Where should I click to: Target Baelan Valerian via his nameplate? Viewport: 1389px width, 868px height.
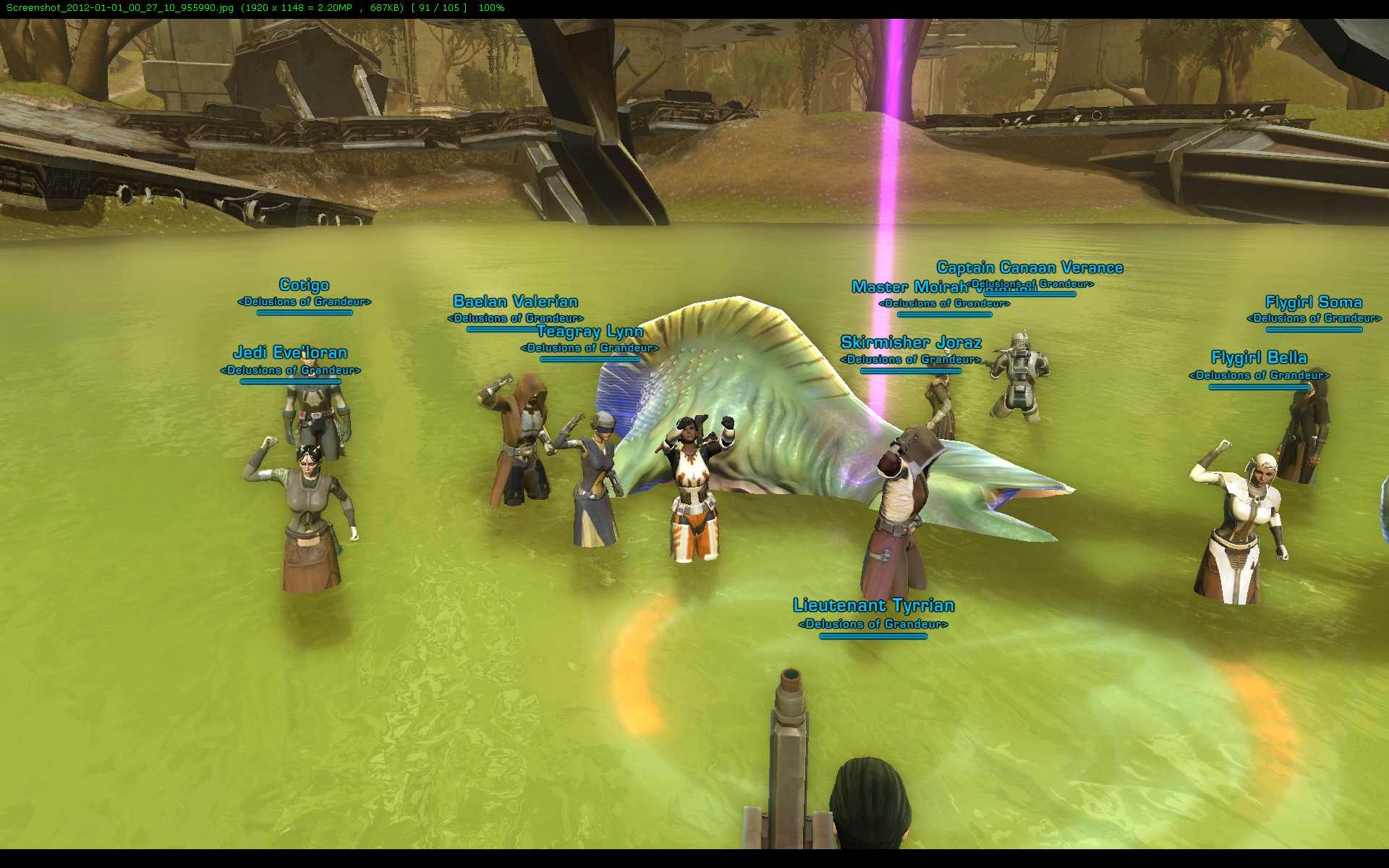tap(515, 302)
